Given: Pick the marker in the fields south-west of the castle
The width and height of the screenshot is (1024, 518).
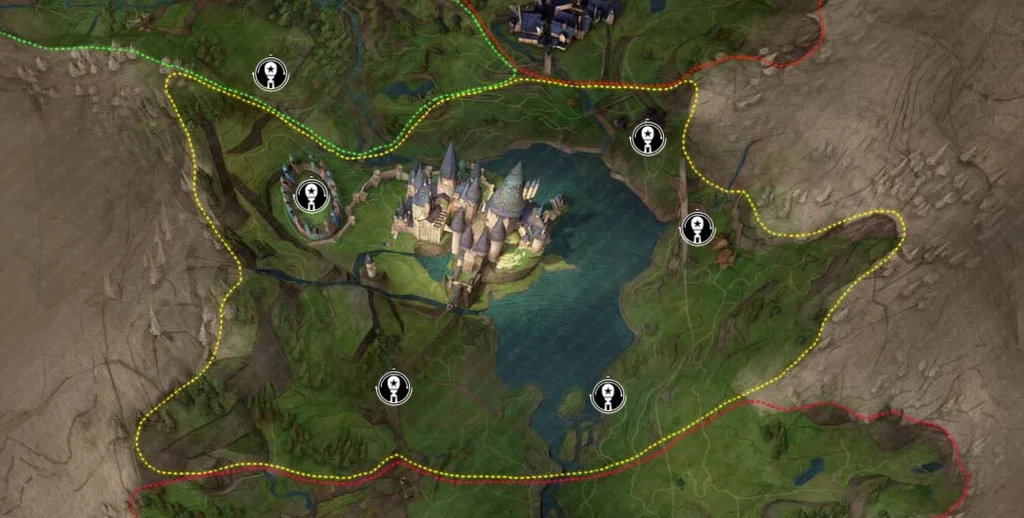Looking at the screenshot, I should coord(394,388).
